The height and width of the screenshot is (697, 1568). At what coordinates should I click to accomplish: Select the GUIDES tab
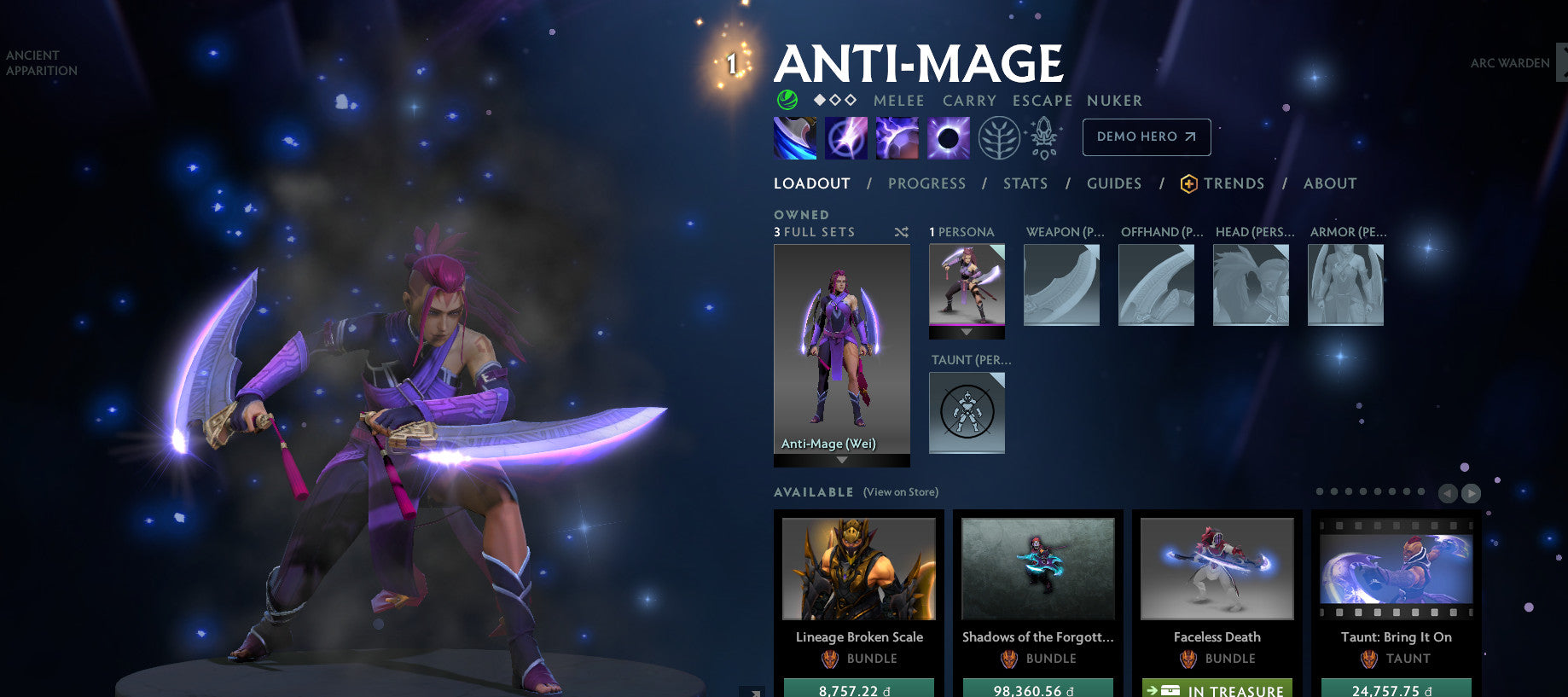point(1114,183)
